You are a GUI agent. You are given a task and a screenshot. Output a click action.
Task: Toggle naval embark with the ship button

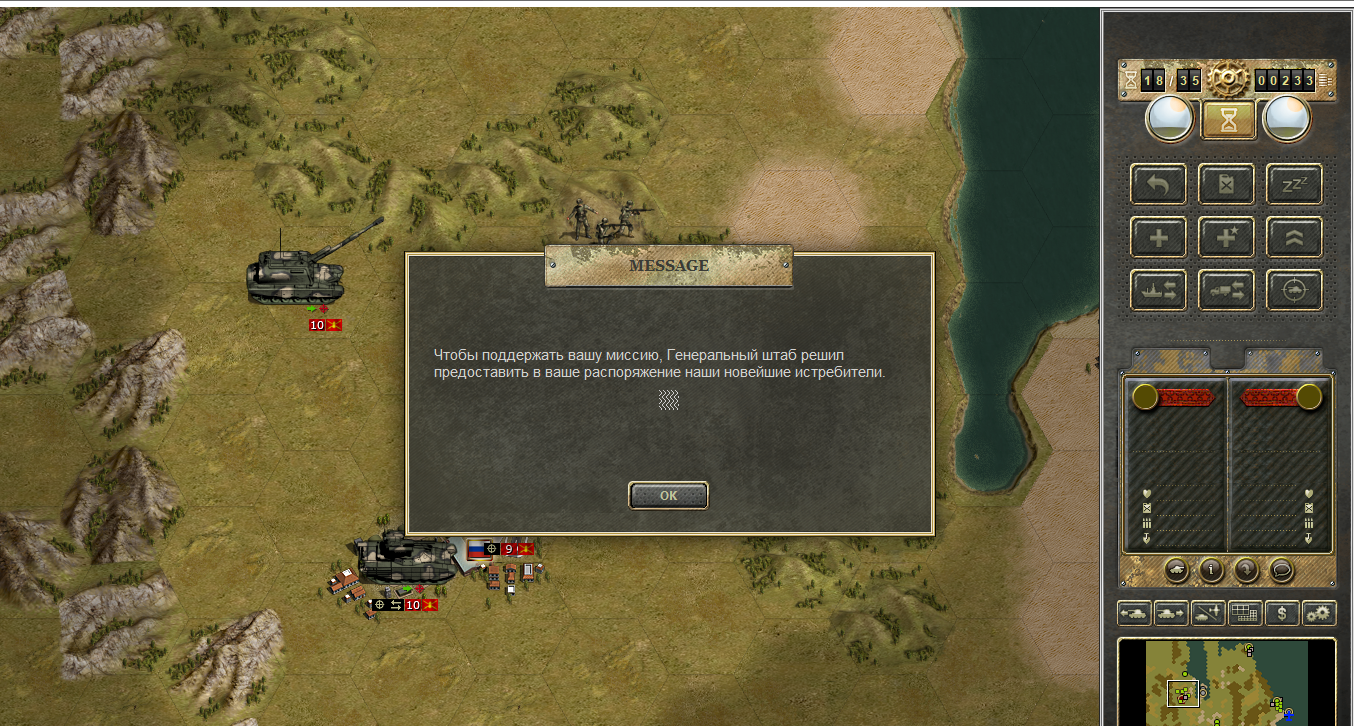click(x=1158, y=290)
